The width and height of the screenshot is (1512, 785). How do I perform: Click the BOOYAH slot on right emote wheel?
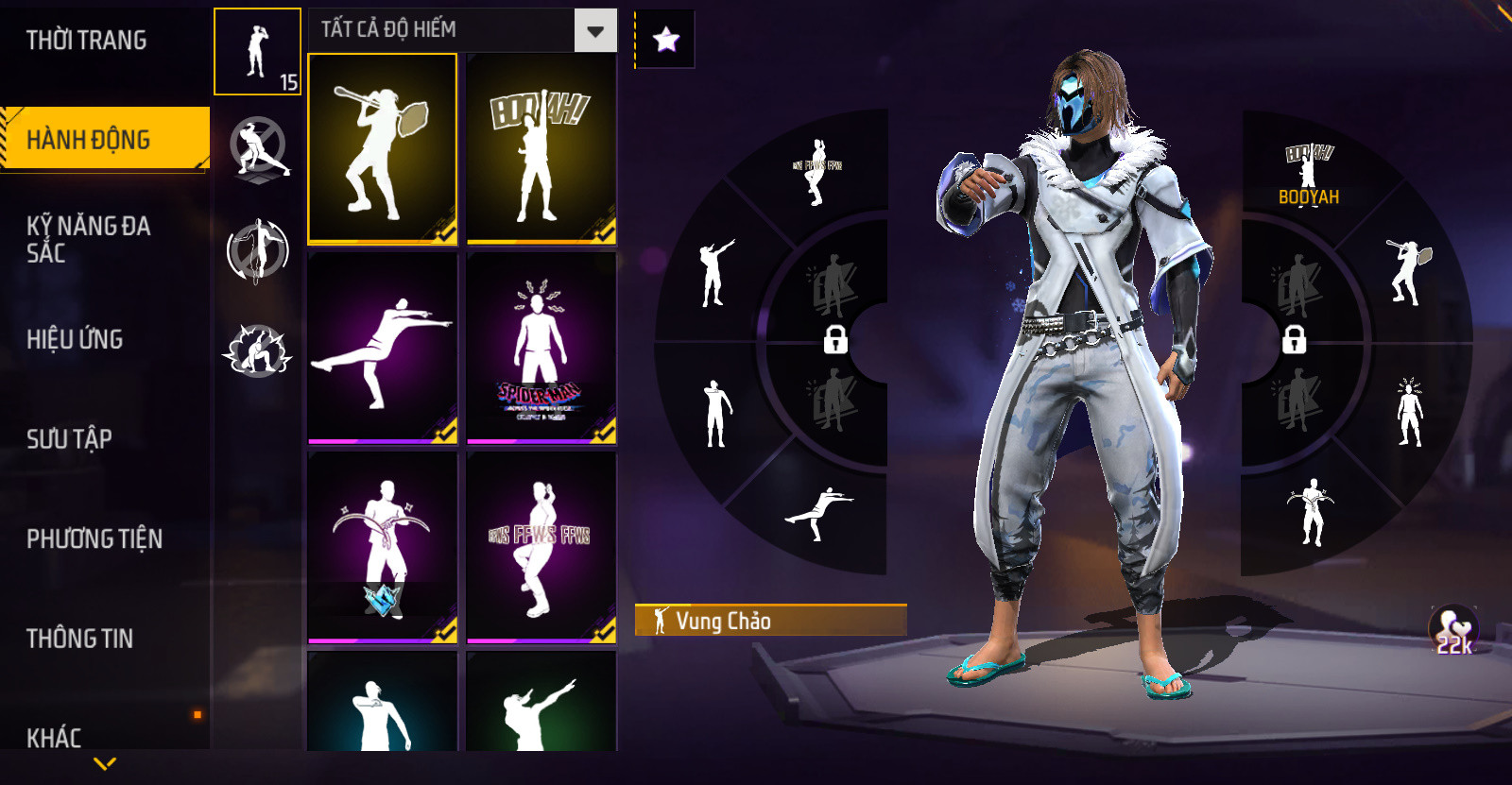(1309, 175)
